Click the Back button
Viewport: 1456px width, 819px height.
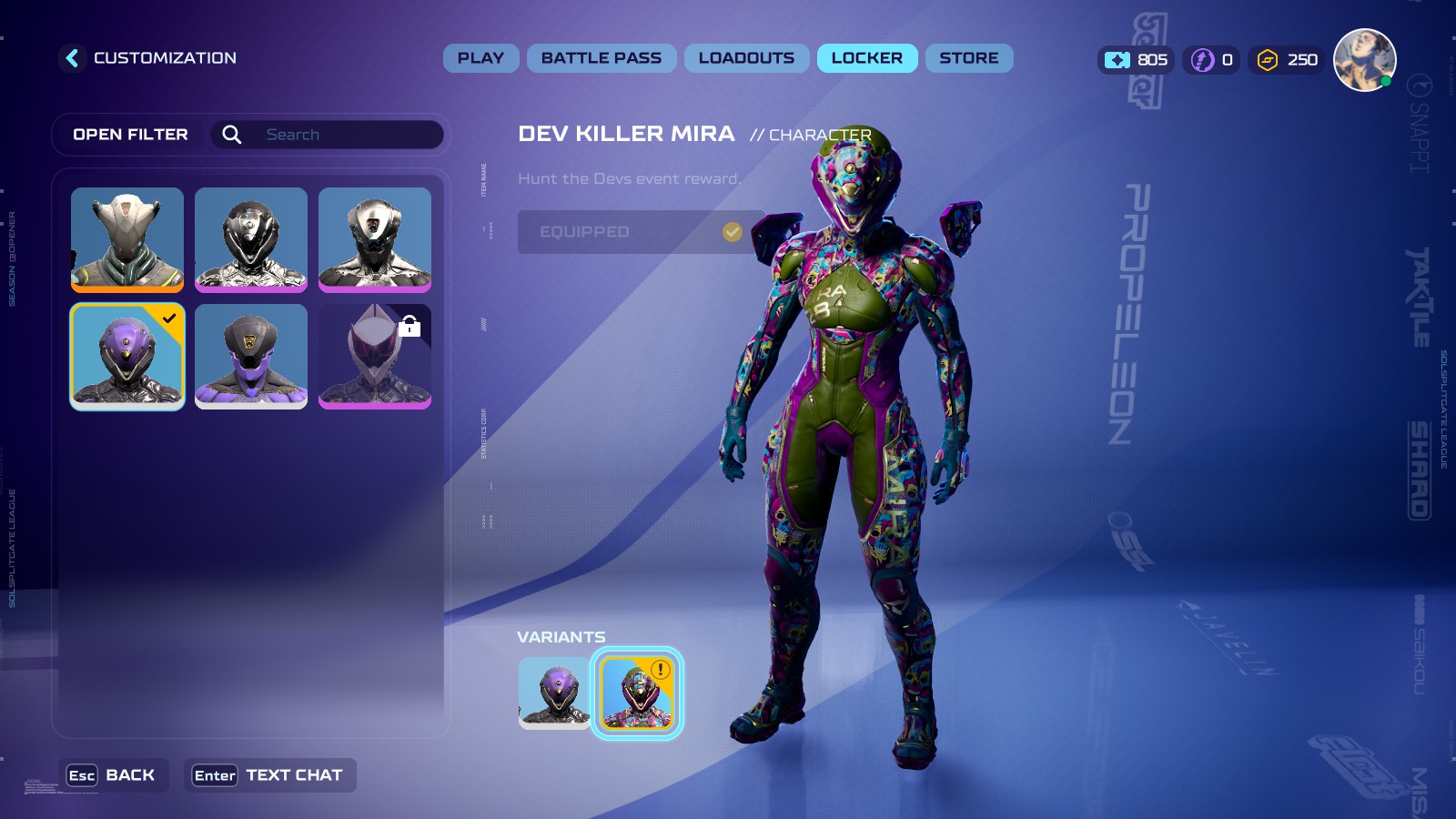click(x=113, y=775)
